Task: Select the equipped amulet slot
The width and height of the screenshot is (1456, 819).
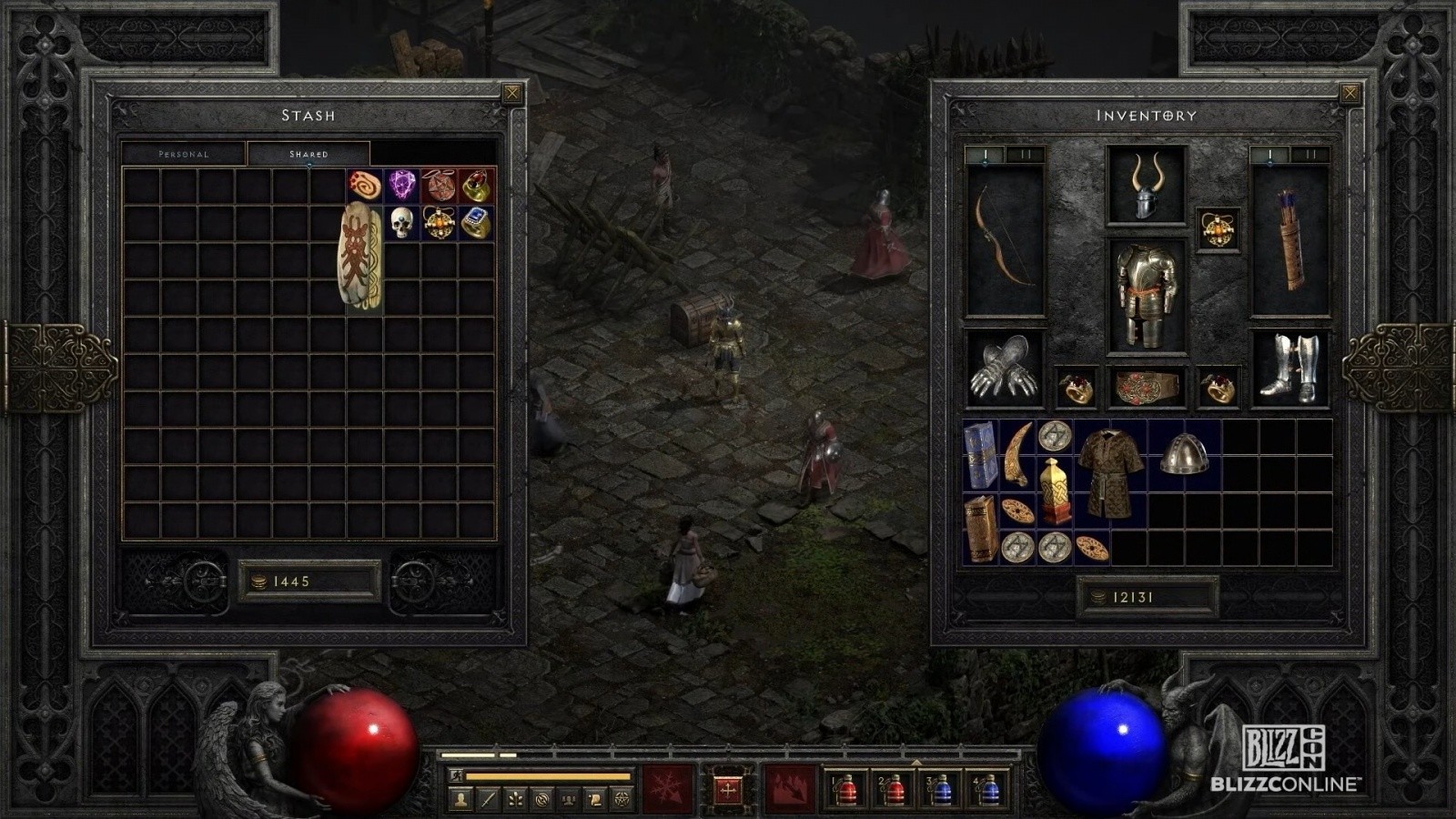Action: pos(1218,228)
